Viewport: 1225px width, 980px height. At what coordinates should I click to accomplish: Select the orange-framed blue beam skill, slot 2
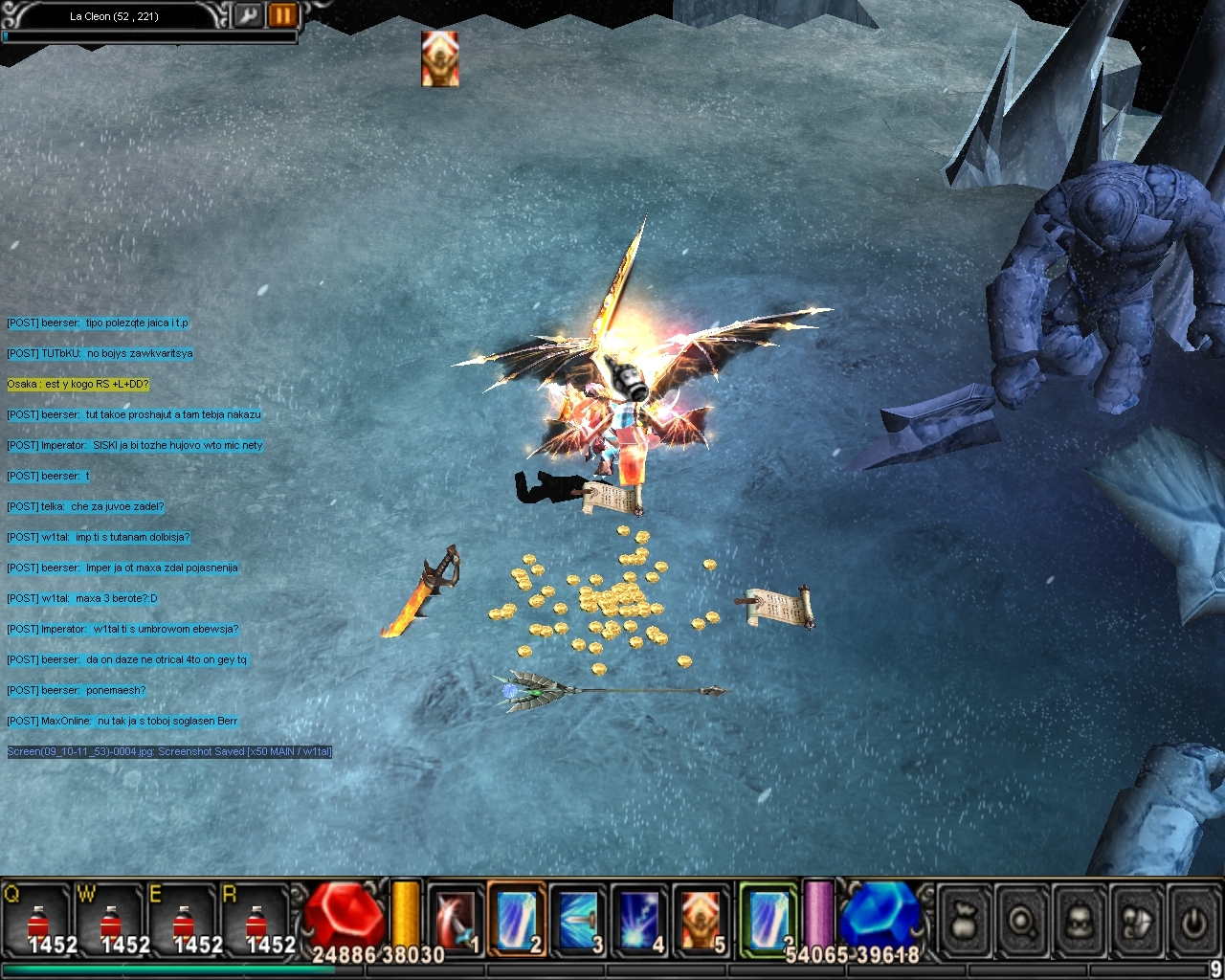tap(517, 919)
